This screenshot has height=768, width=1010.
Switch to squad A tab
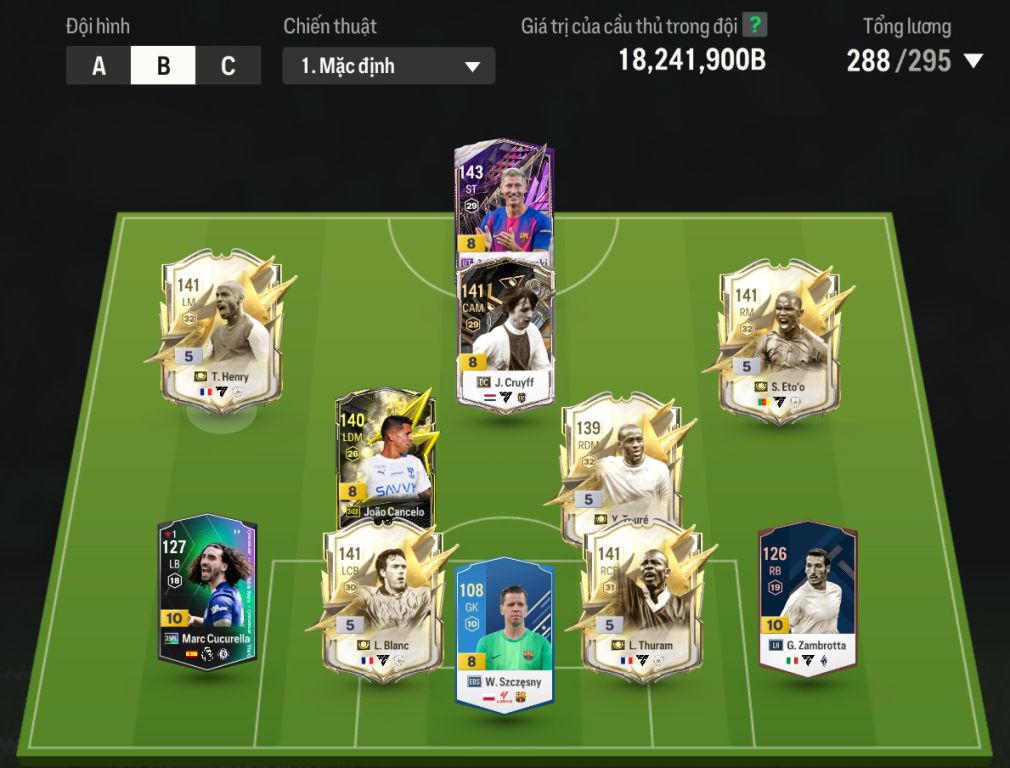tap(98, 66)
